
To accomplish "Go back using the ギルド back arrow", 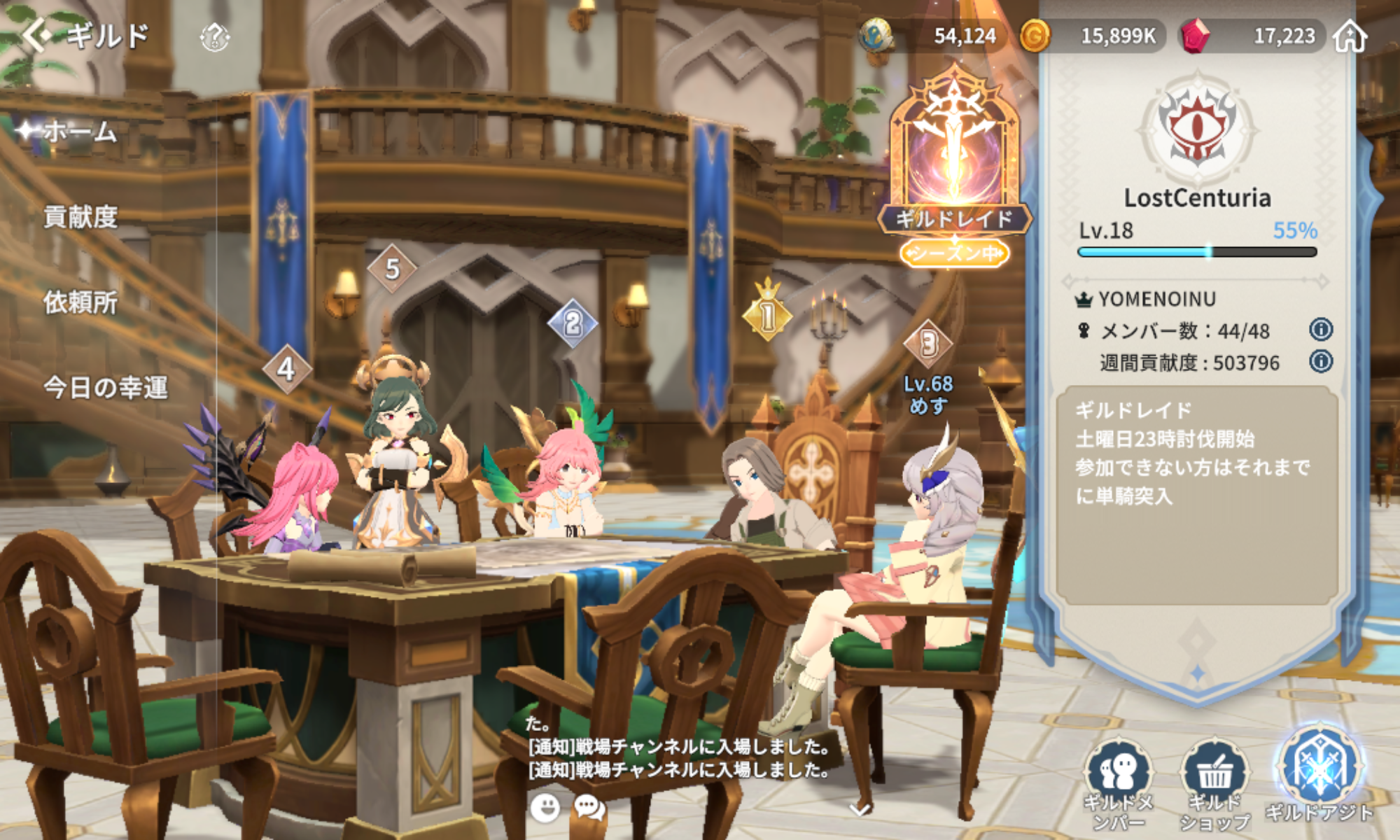I will point(38,35).
